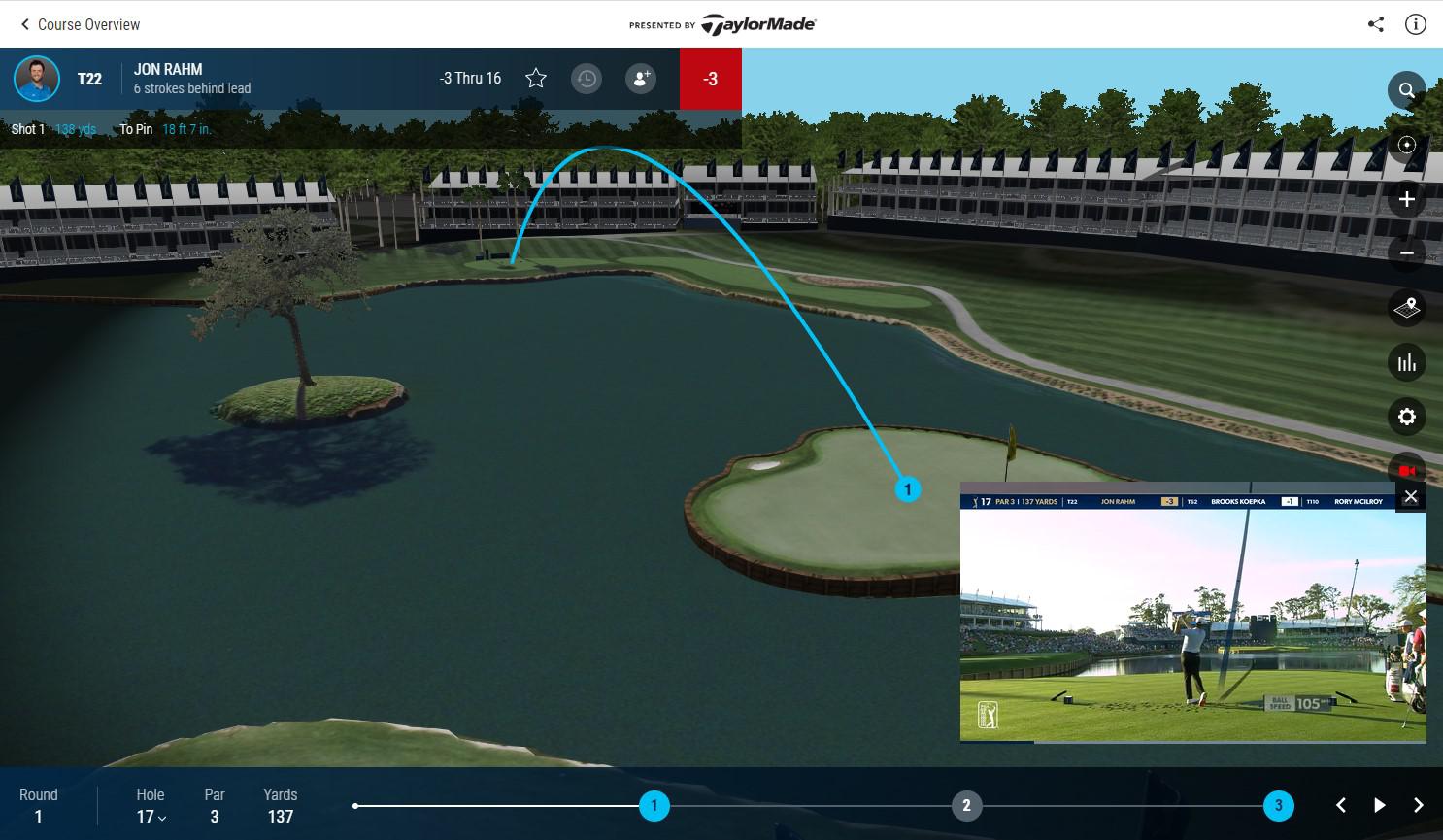Open the settings menu
The image size is (1443, 840).
pyautogui.click(x=1406, y=417)
